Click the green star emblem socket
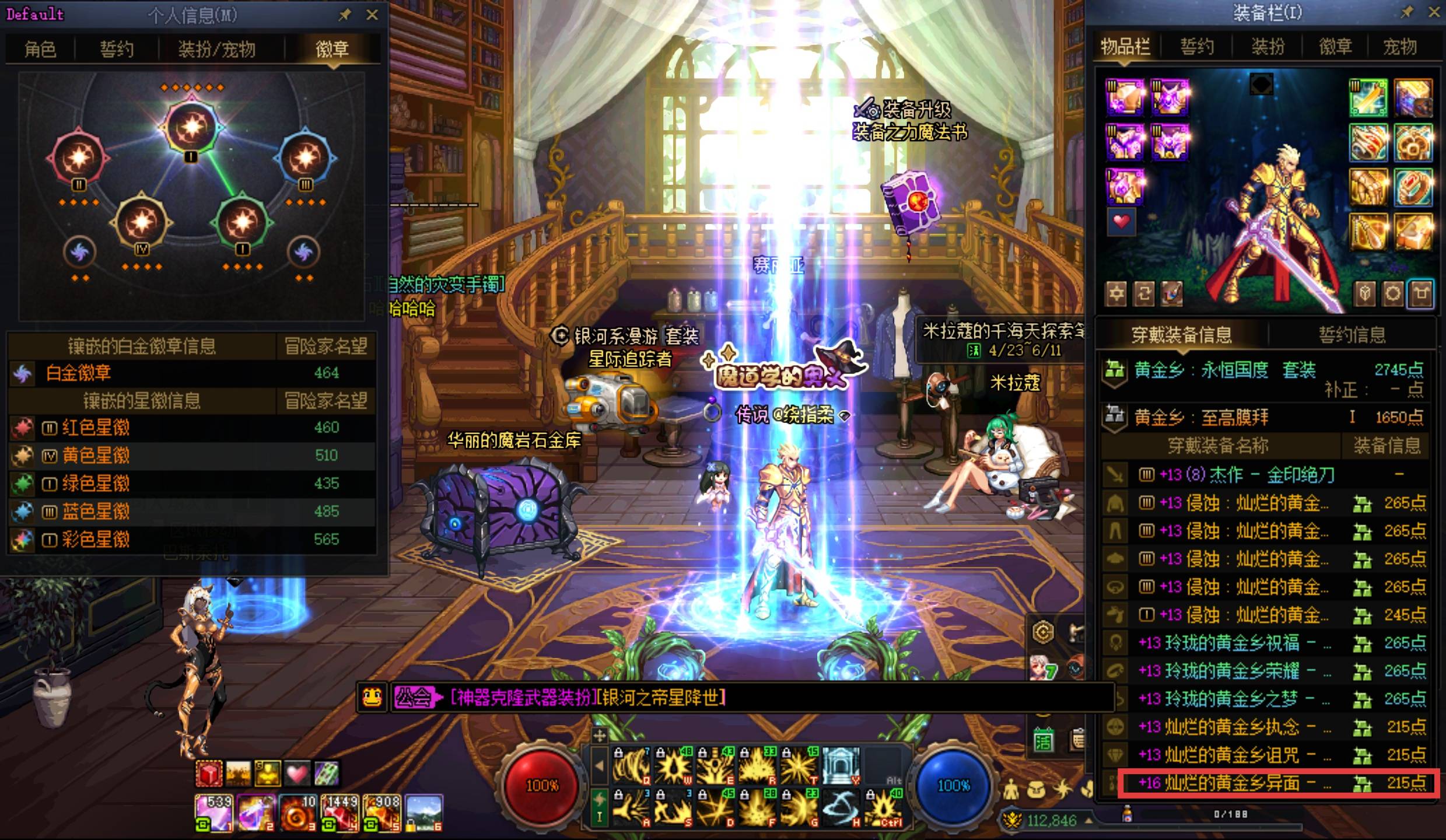This screenshot has width=1446, height=840. click(242, 222)
